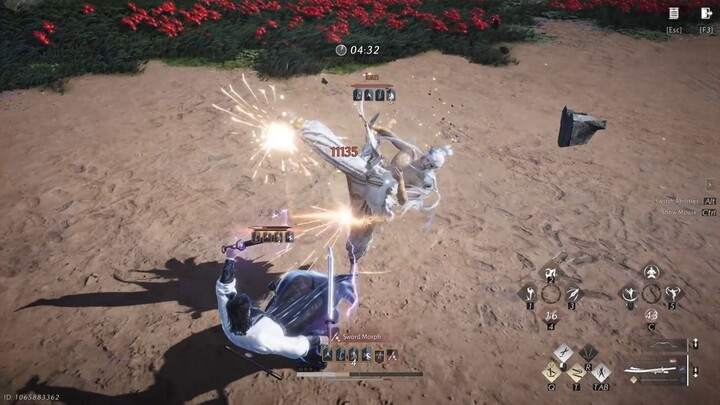Select the TAB weapon-swap diamond

600,372
